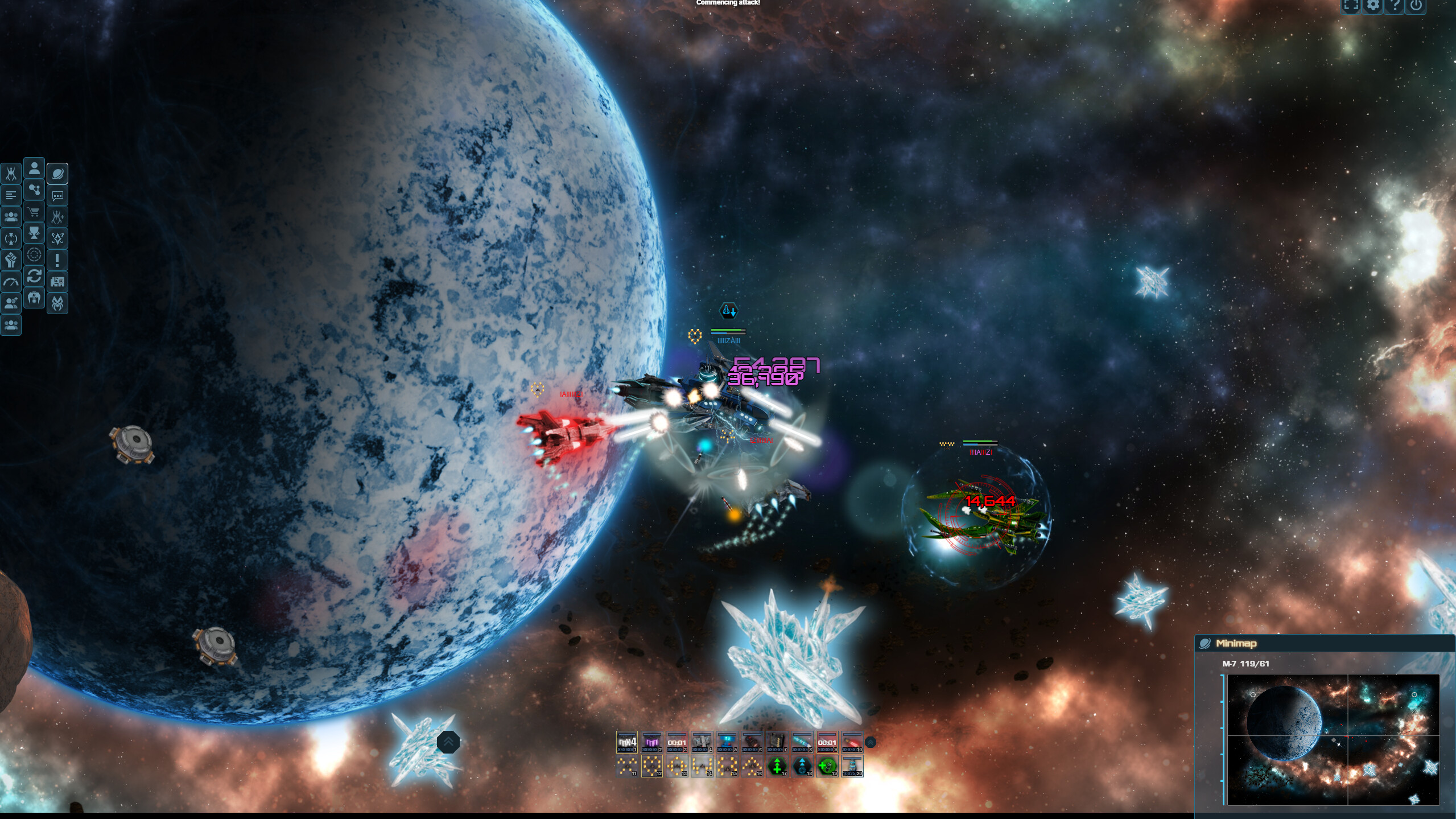The width and height of the screenshot is (1456, 819).
Task: Open the in-game shop cart icon
Action: tap(34, 212)
